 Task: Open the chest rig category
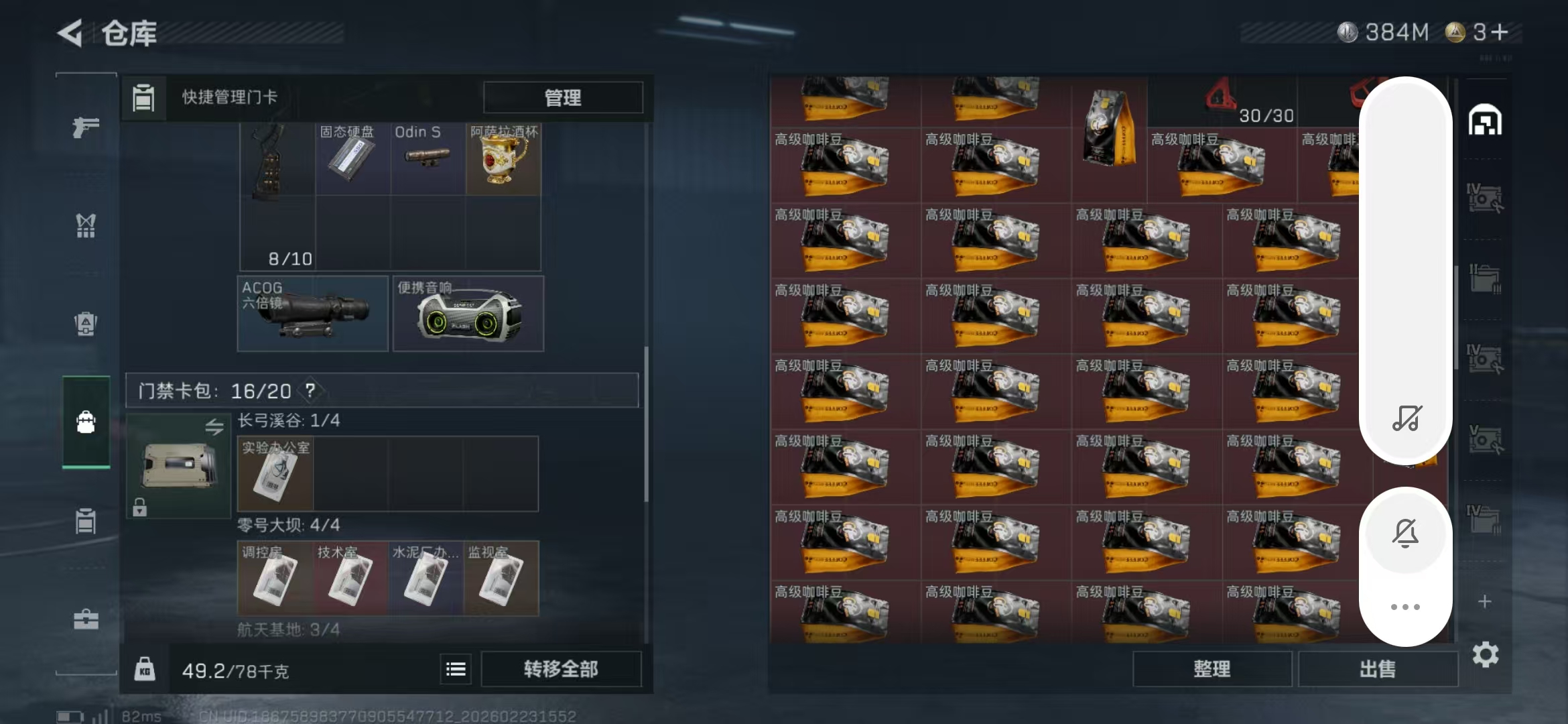[86, 227]
